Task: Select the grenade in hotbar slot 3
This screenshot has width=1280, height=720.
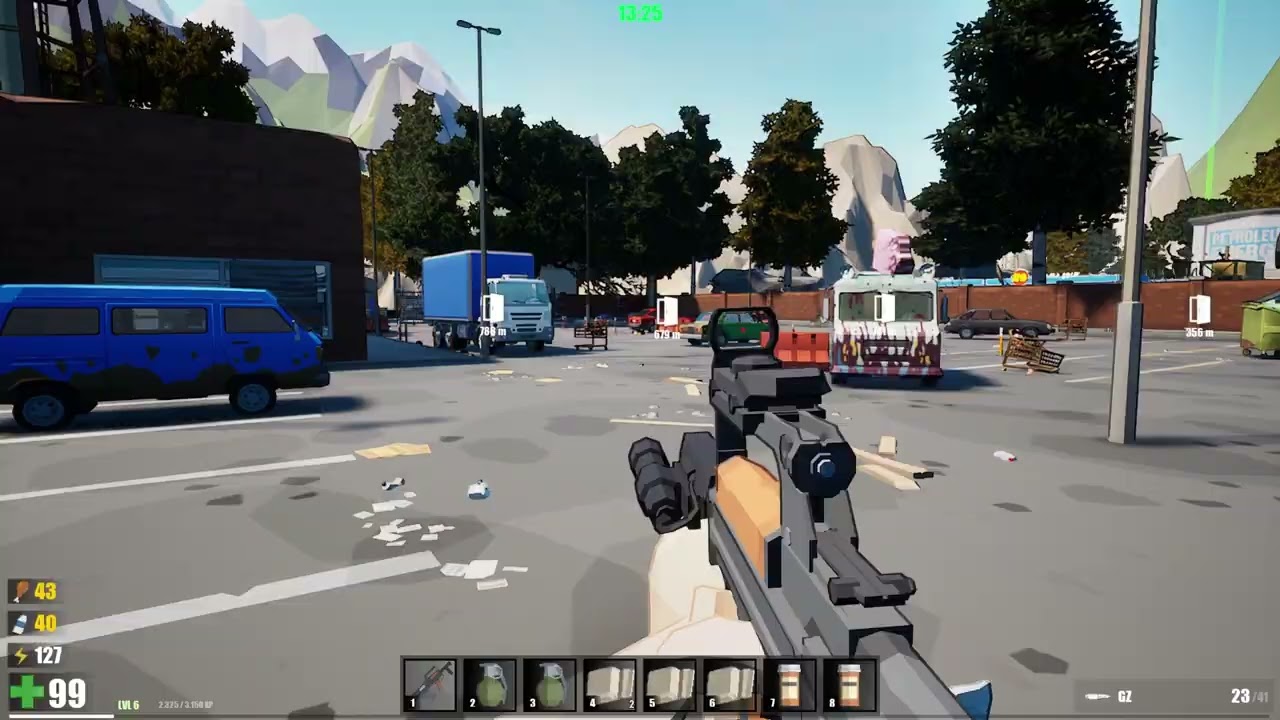Action: (550, 684)
